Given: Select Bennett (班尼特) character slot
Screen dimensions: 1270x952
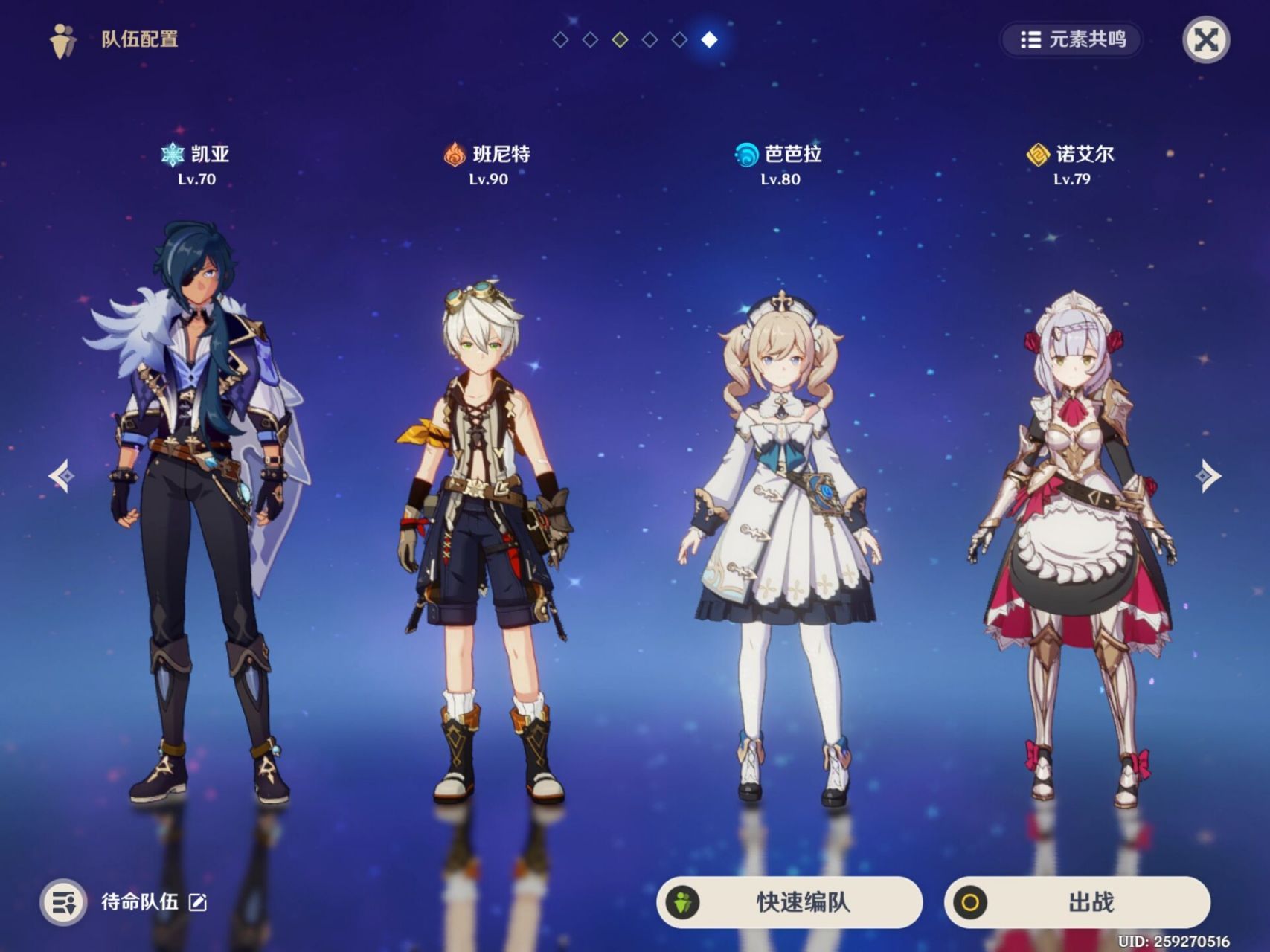Looking at the screenshot, I should point(487,543).
